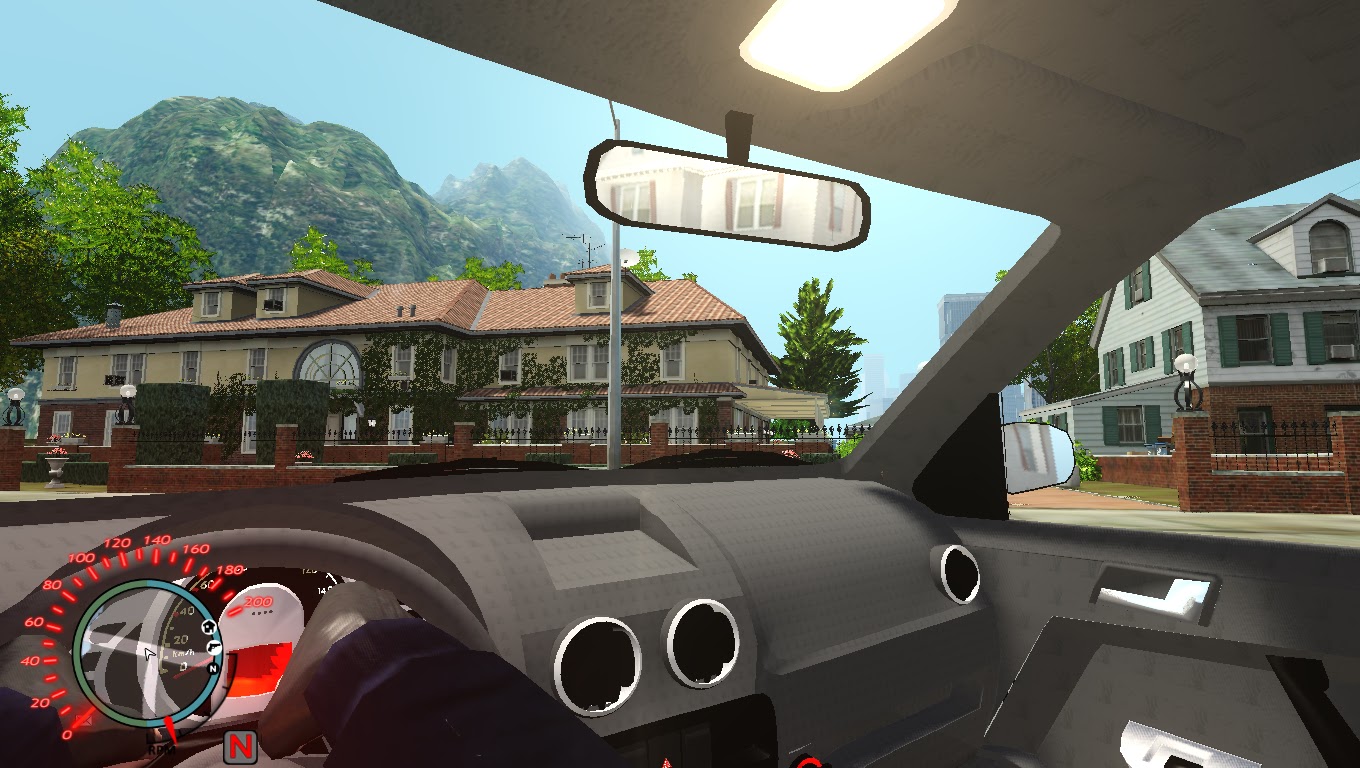Image resolution: width=1360 pixels, height=768 pixels.
Task: Click the RPM label below the minimap
Action: coord(161,750)
